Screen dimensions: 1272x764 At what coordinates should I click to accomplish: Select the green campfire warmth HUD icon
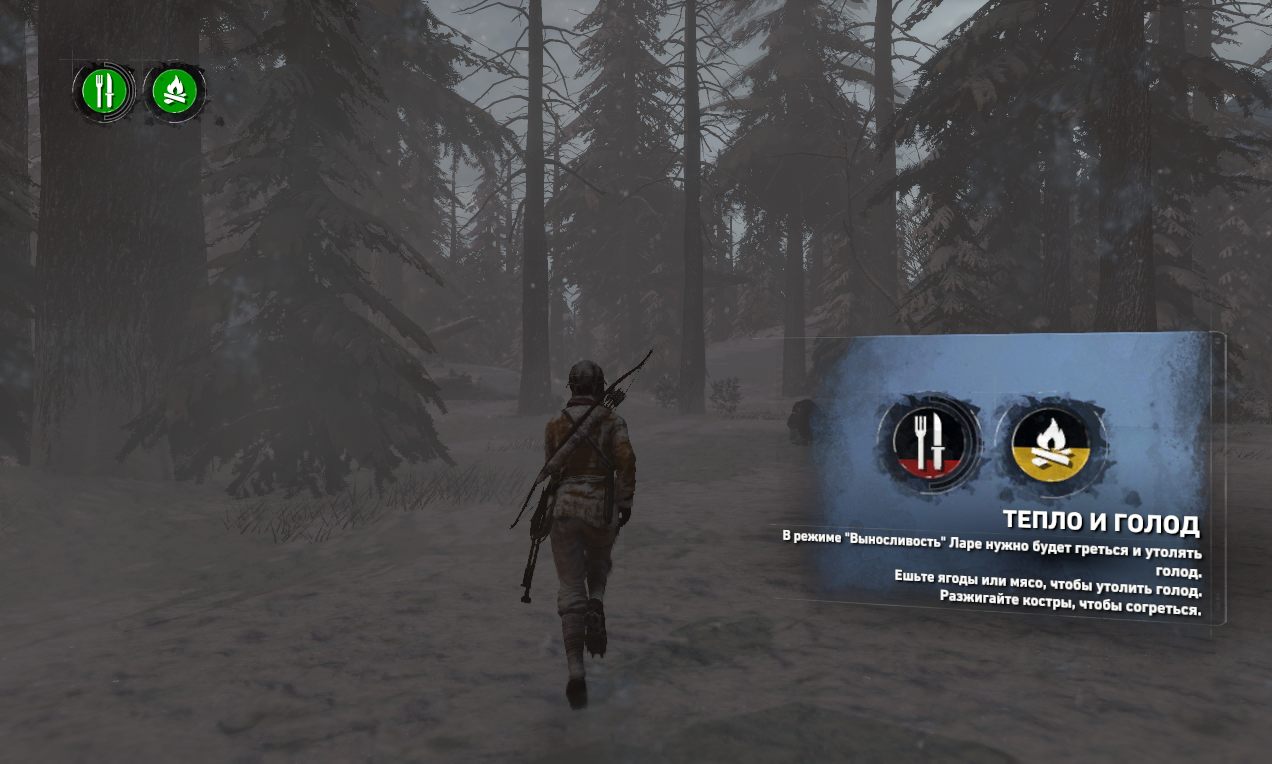pos(175,92)
